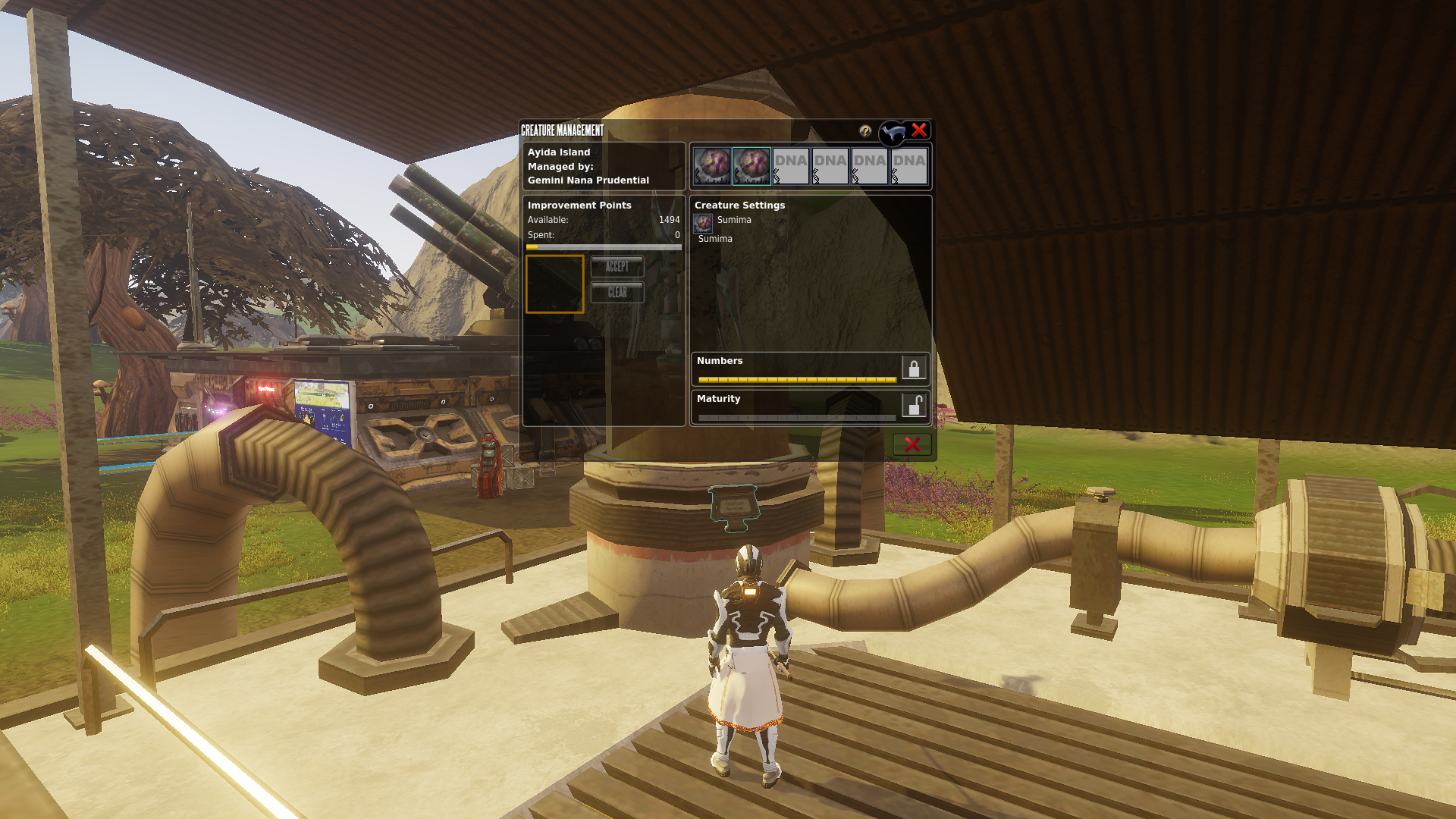Click the red X button below Maturity
The height and width of the screenshot is (819, 1456).
point(912,444)
